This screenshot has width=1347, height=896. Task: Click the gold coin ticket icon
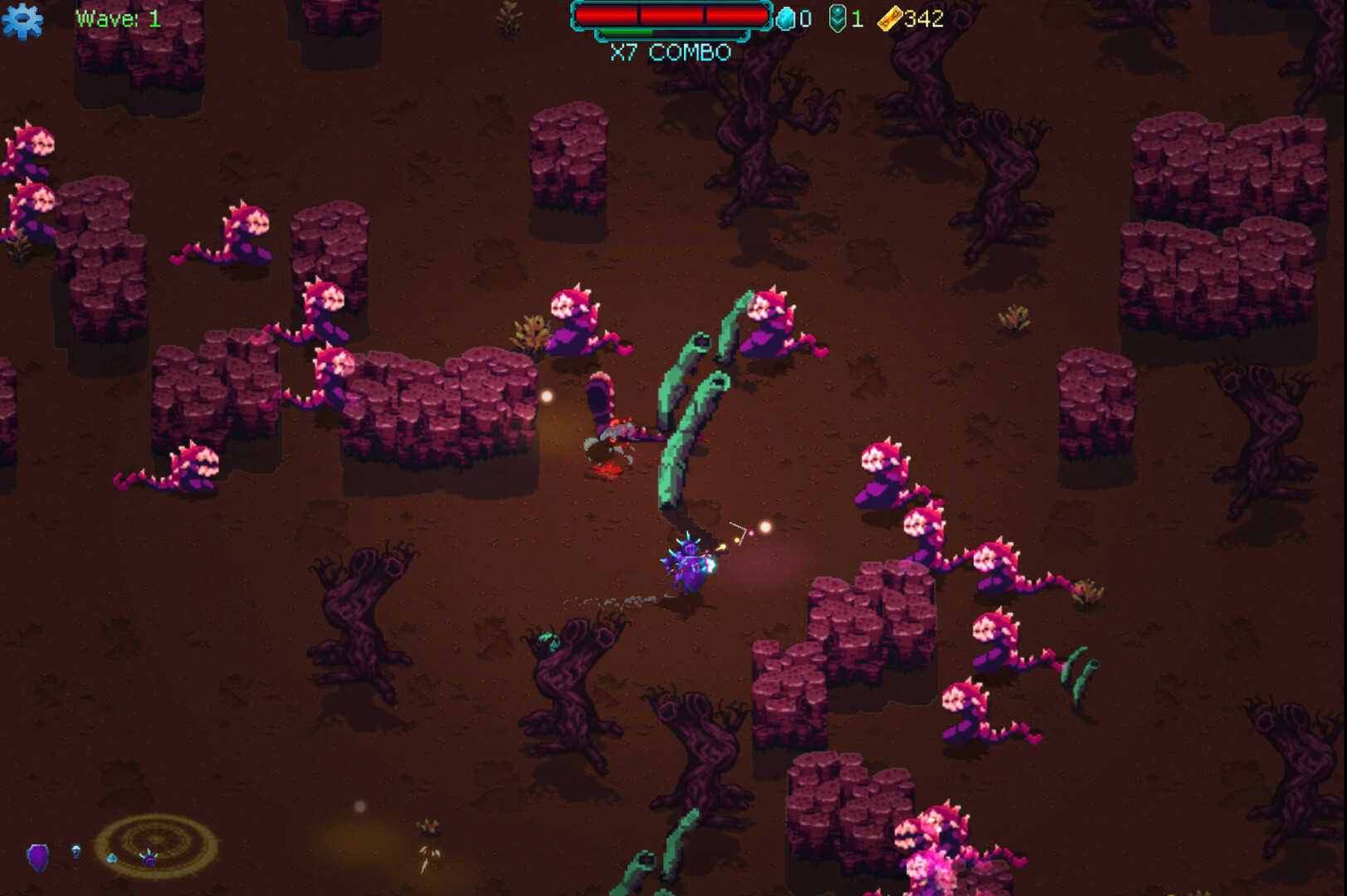coord(890,17)
